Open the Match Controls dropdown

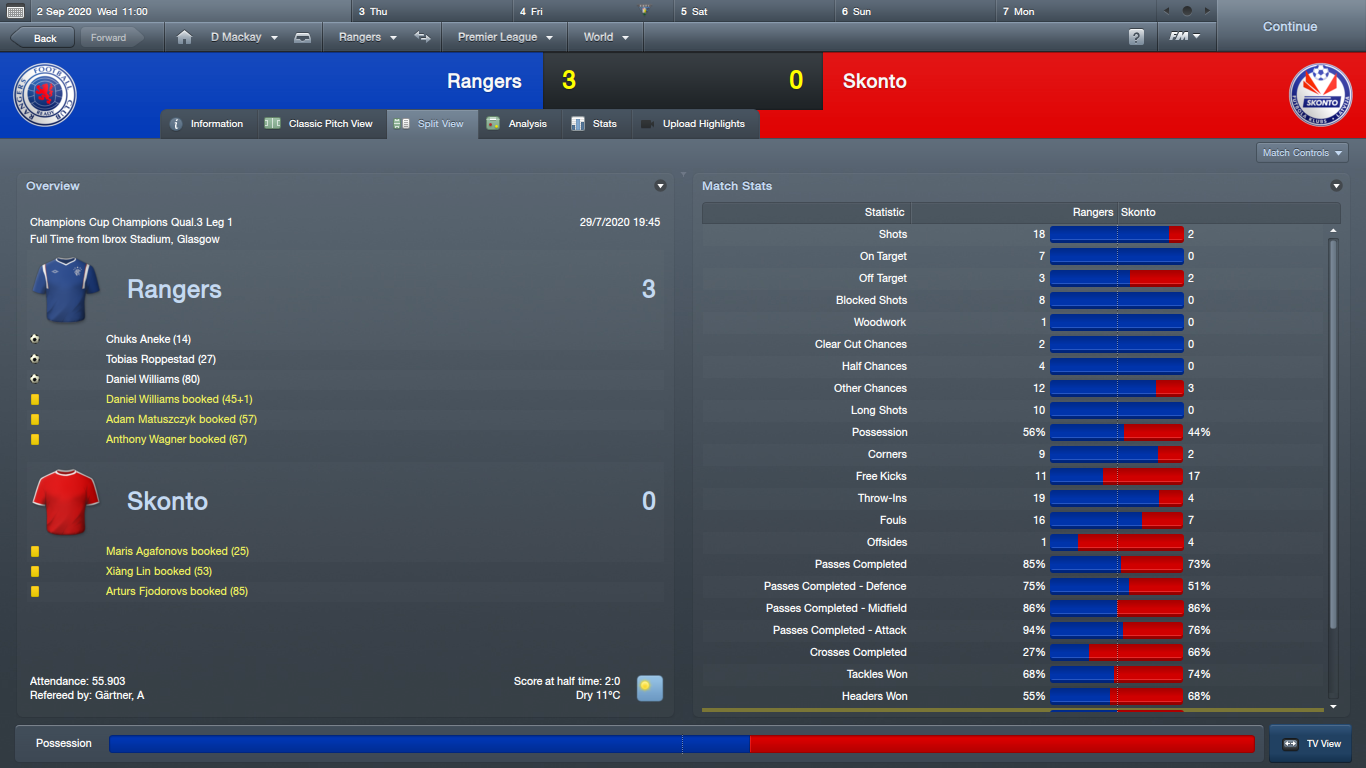(1302, 153)
